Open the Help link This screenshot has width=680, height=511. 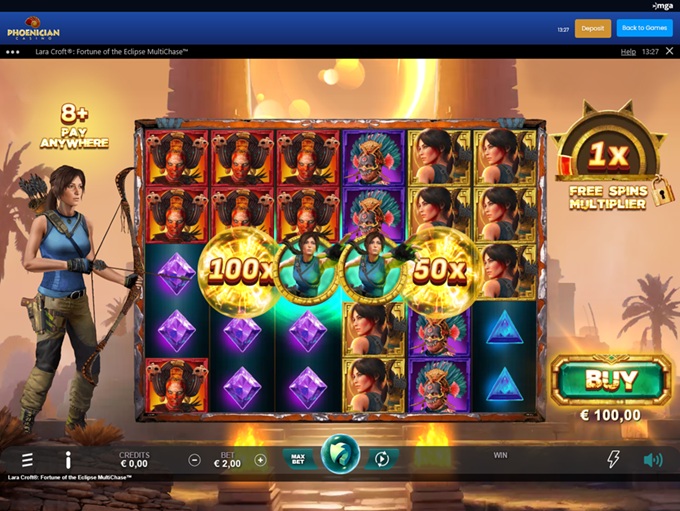pyautogui.click(x=628, y=51)
